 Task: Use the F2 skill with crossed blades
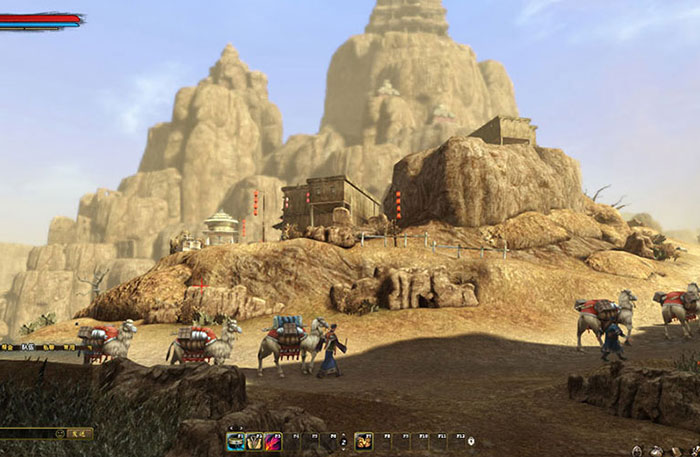click(x=254, y=442)
